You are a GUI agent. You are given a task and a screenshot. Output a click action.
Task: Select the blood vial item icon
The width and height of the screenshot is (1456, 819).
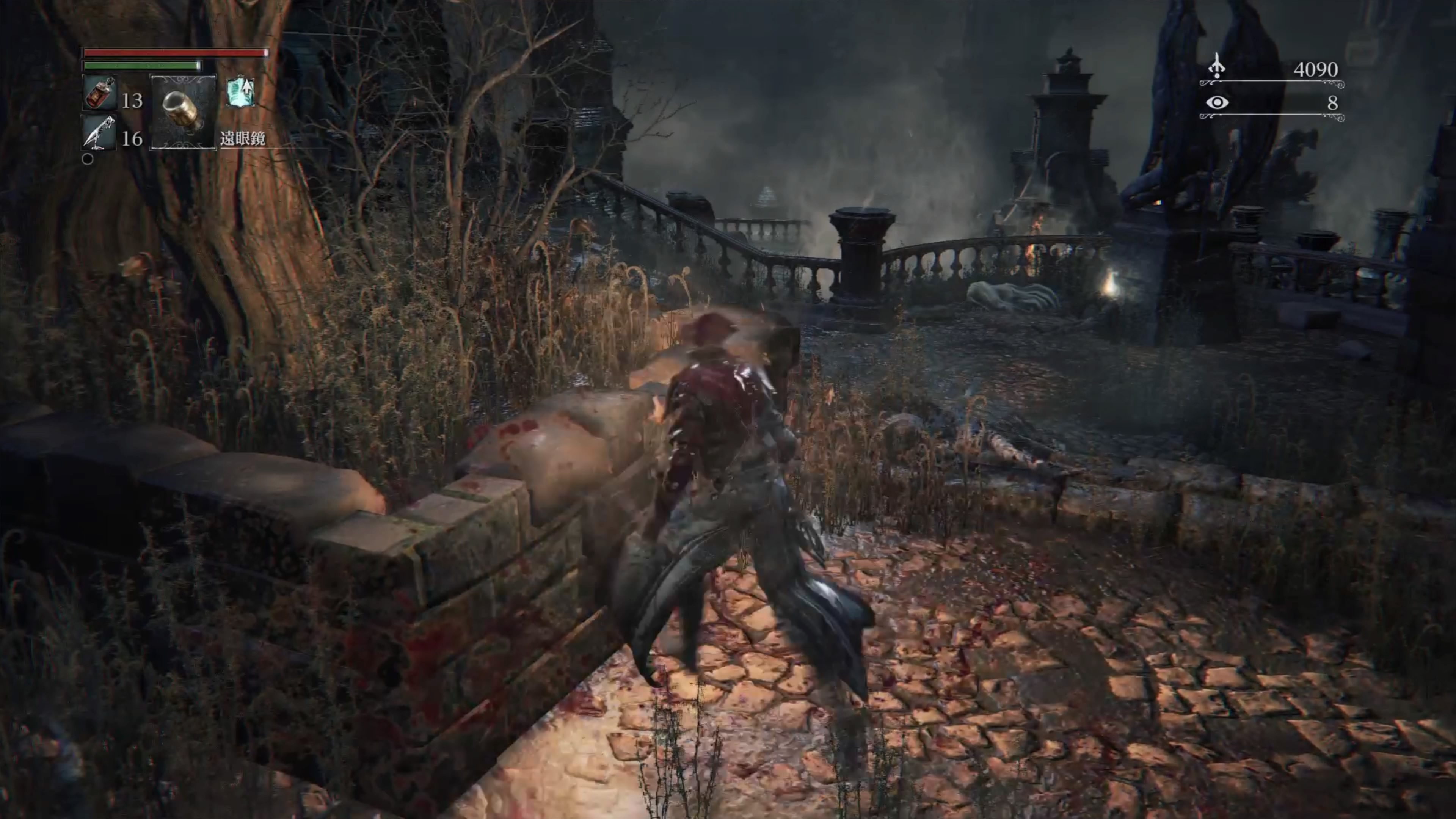point(100,93)
